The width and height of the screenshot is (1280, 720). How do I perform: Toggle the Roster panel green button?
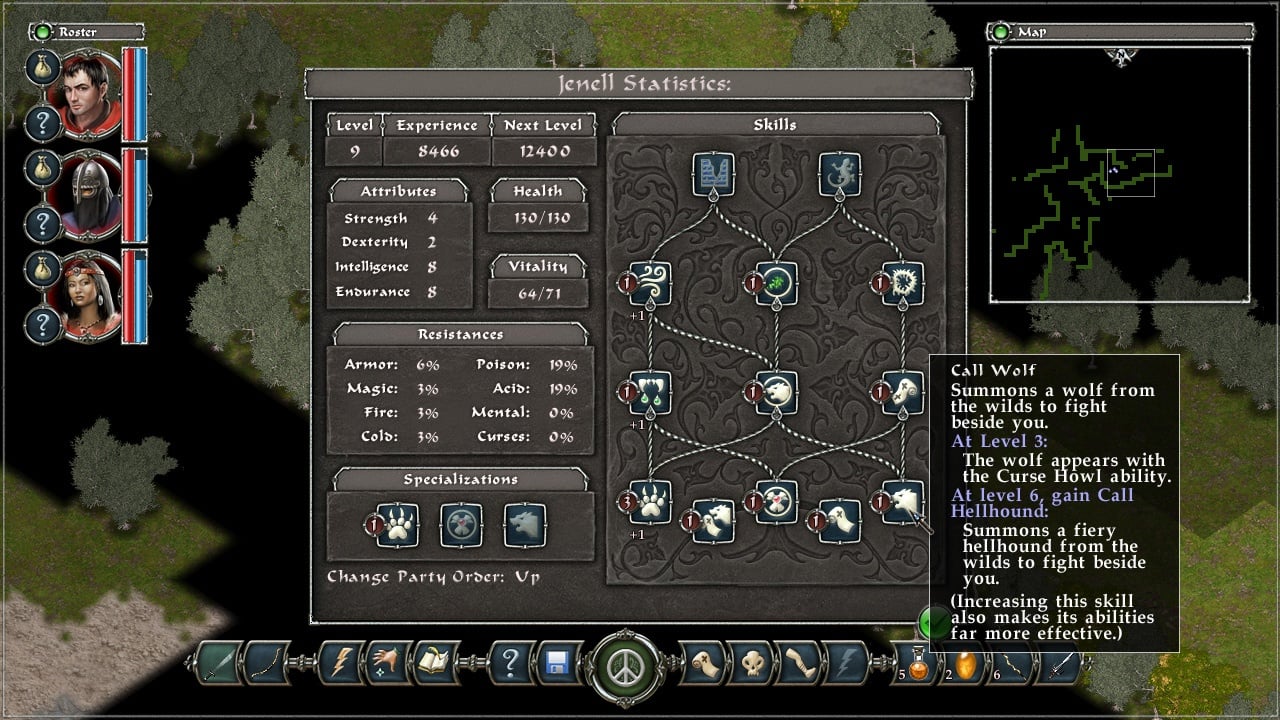point(43,32)
